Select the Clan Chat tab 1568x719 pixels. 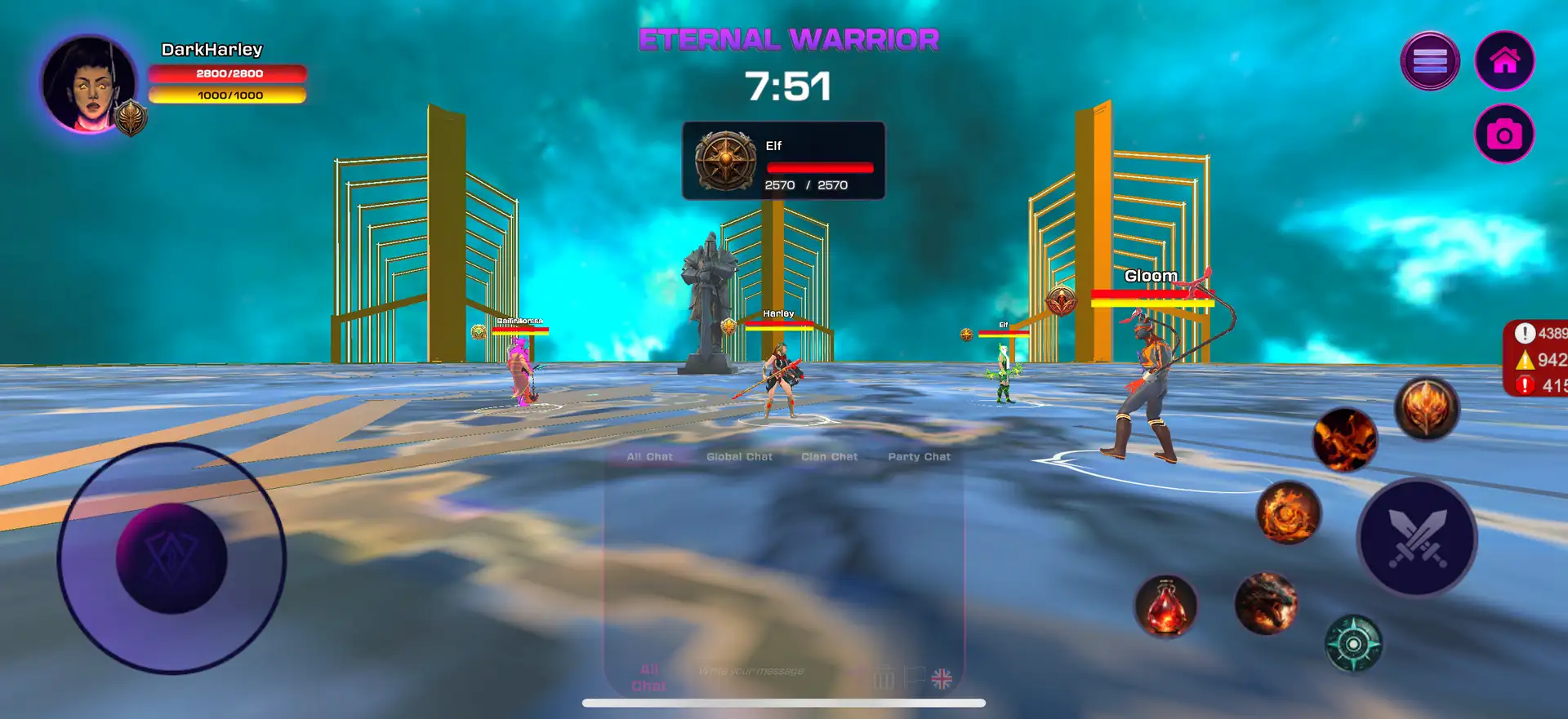pos(829,457)
